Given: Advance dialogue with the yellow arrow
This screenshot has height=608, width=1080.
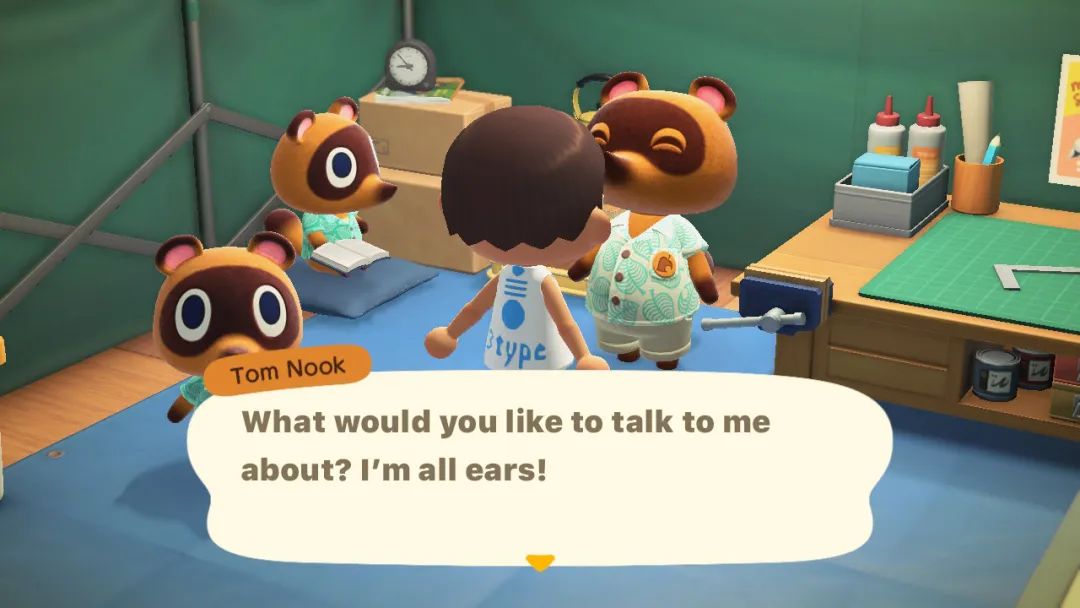Looking at the screenshot, I should [540, 563].
